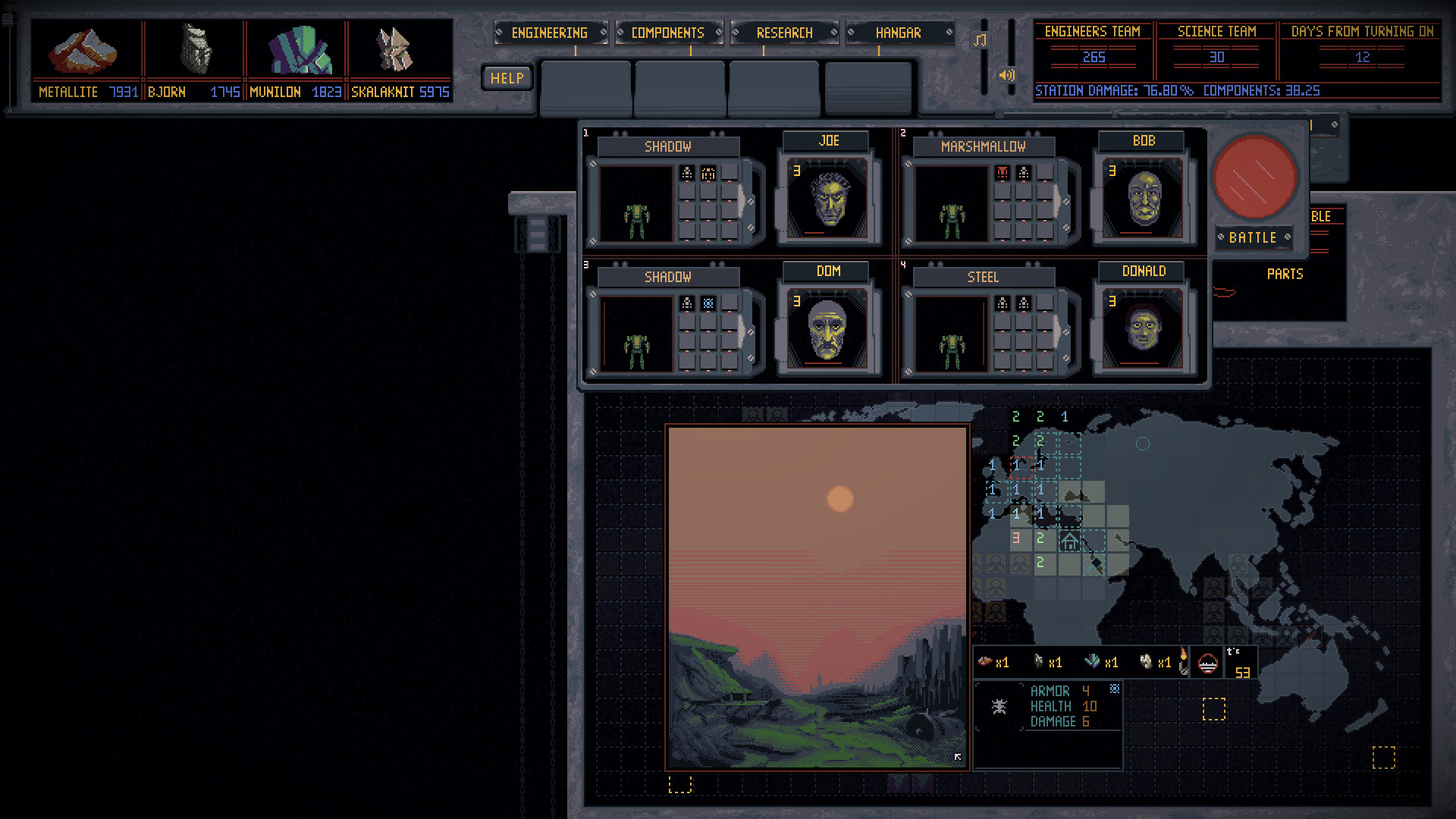This screenshot has height=819, width=1456.
Task: Select the red weapon module slot on Marshmallow
Action: pyautogui.click(x=1003, y=172)
